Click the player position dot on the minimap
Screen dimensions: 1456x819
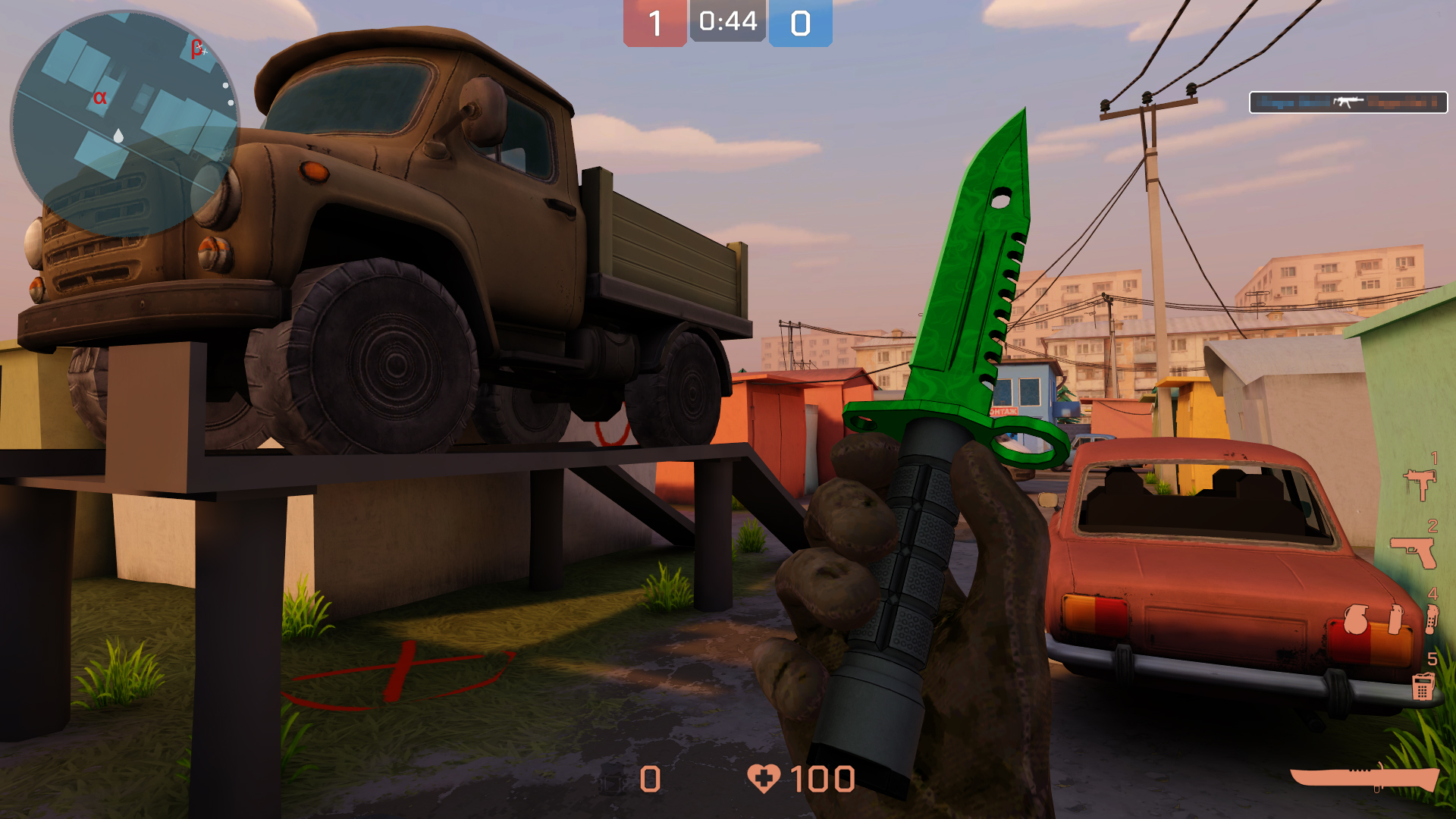[x=119, y=135]
